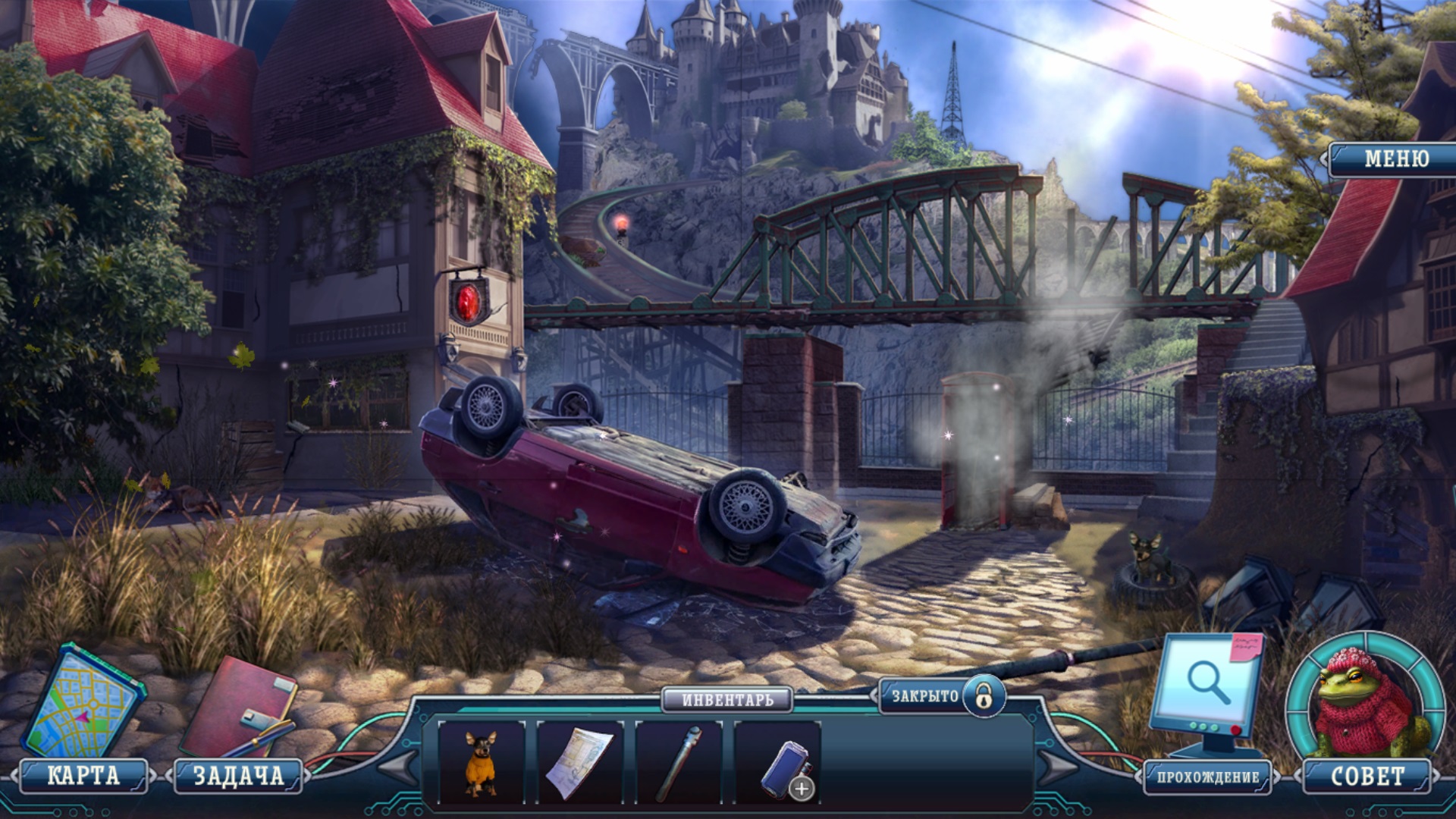This screenshot has width=1456, height=819.
Task: Select the folded paper map item
Action: pyautogui.click(x=580, y=762)
